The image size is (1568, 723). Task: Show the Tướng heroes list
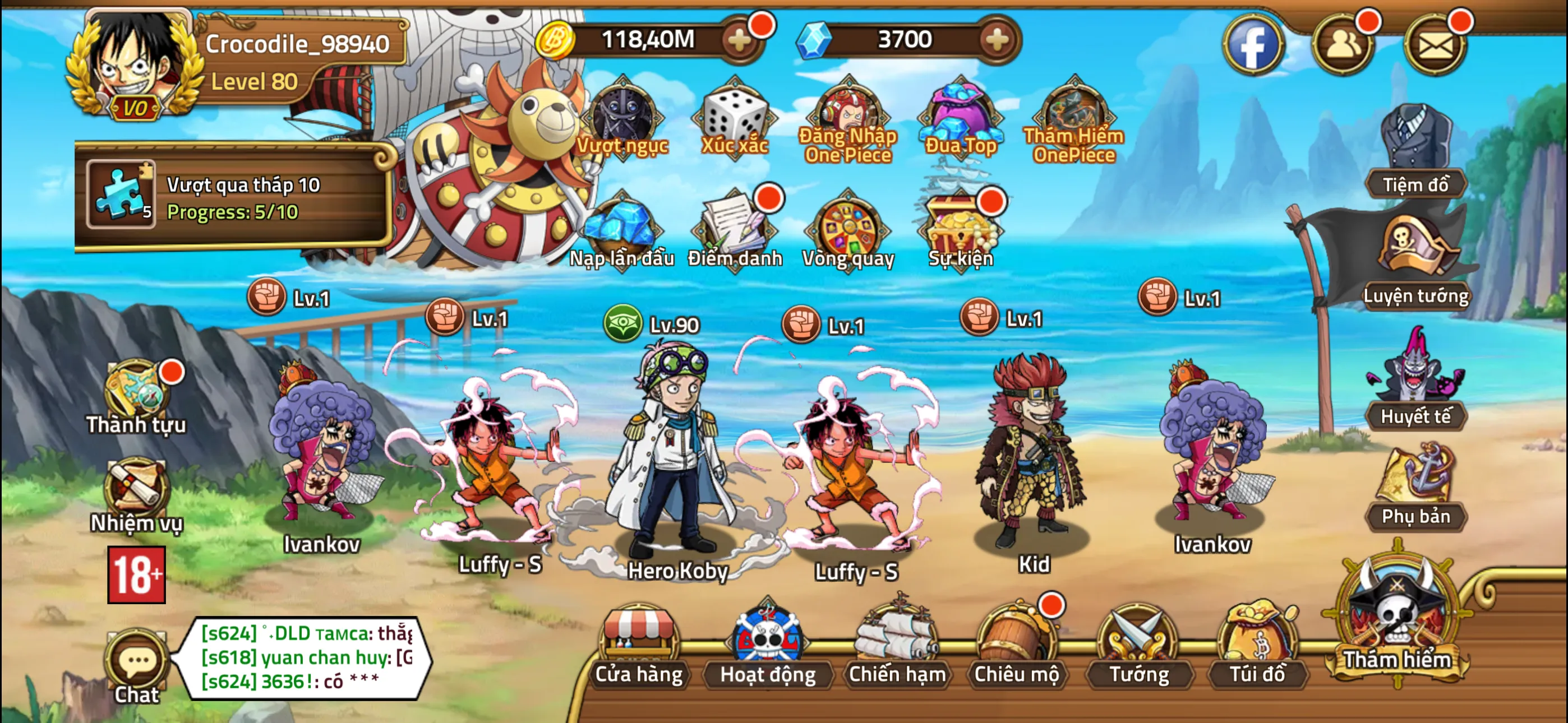point(1138,645)
